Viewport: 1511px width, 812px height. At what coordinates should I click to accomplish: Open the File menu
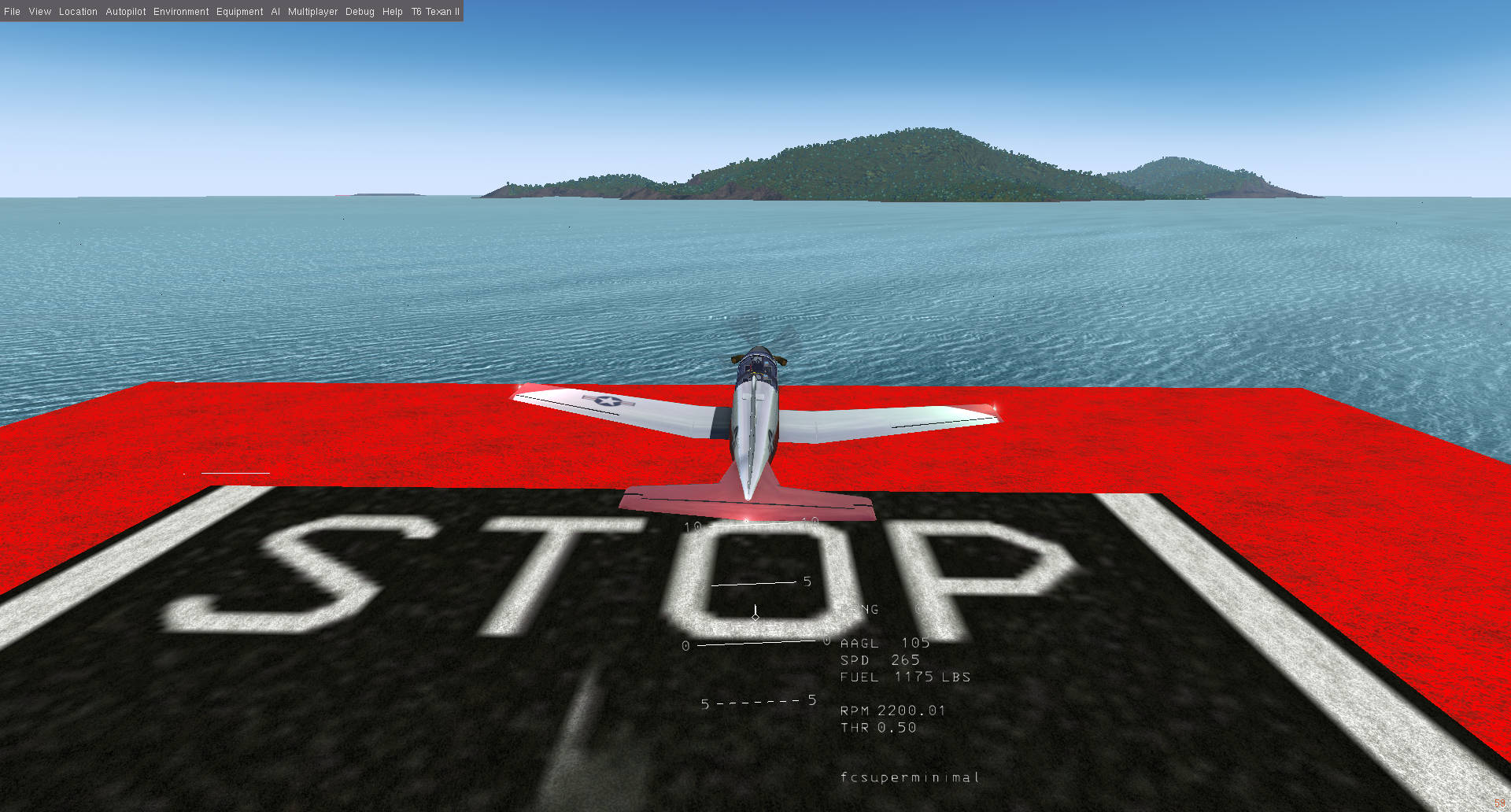click(12, 11)
